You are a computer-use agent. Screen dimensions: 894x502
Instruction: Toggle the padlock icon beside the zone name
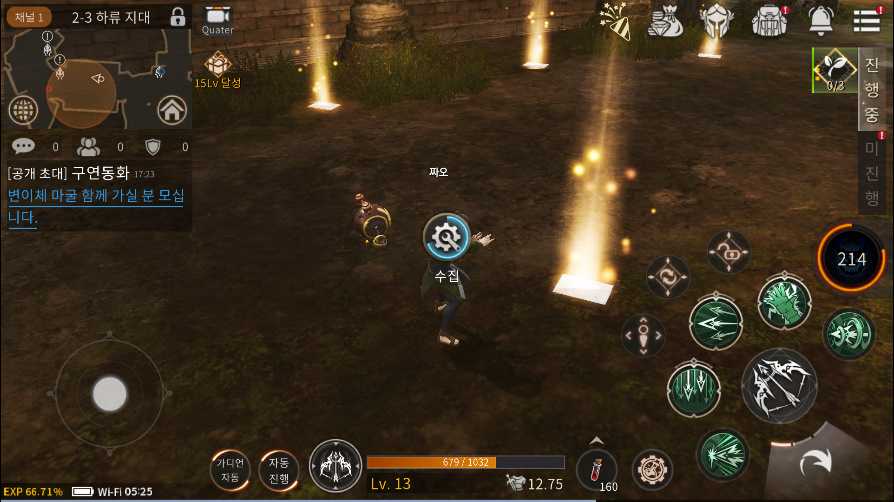pyautogui.click(x=178, y=17)
